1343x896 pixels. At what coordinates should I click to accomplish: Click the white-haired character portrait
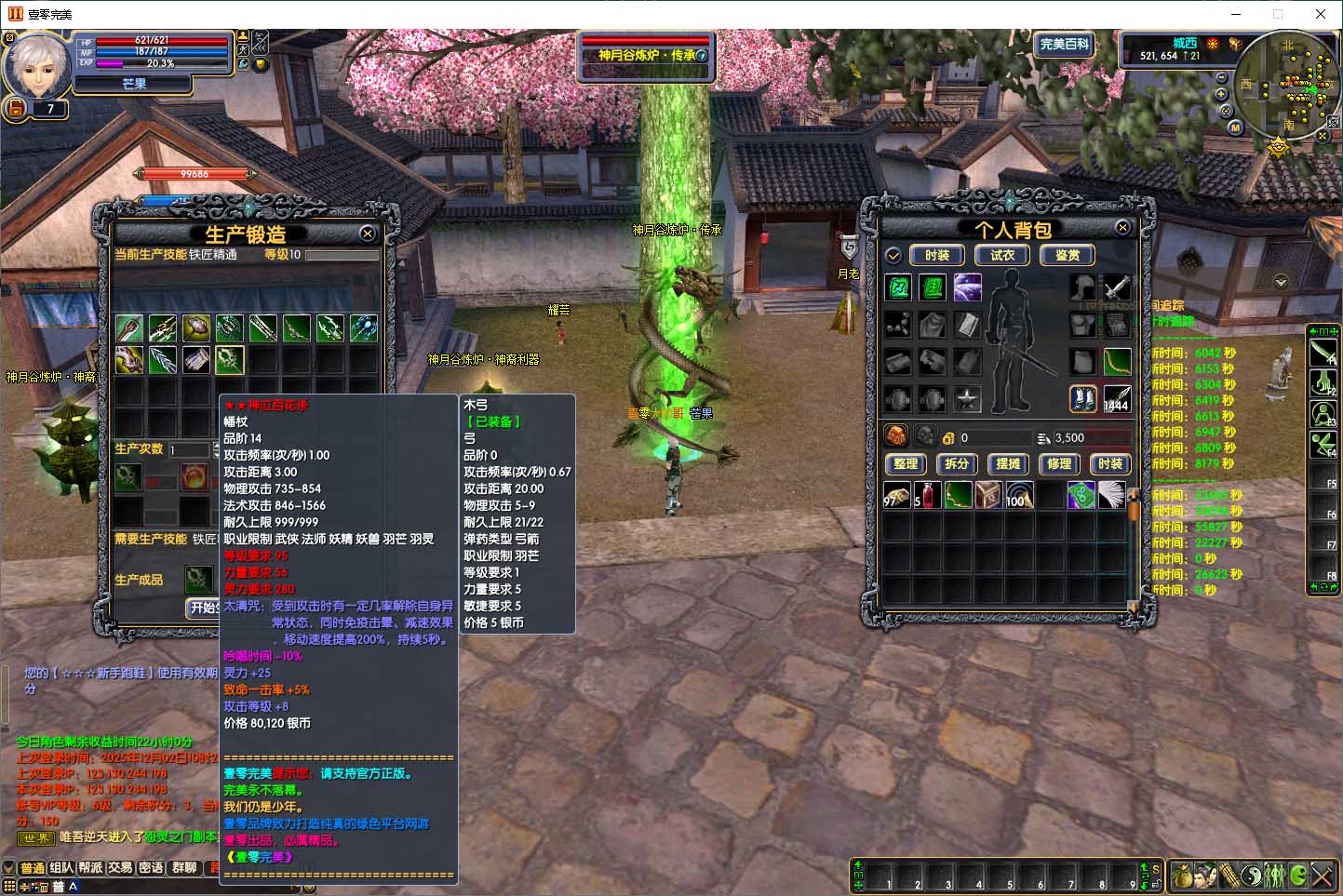pos(38,65)
